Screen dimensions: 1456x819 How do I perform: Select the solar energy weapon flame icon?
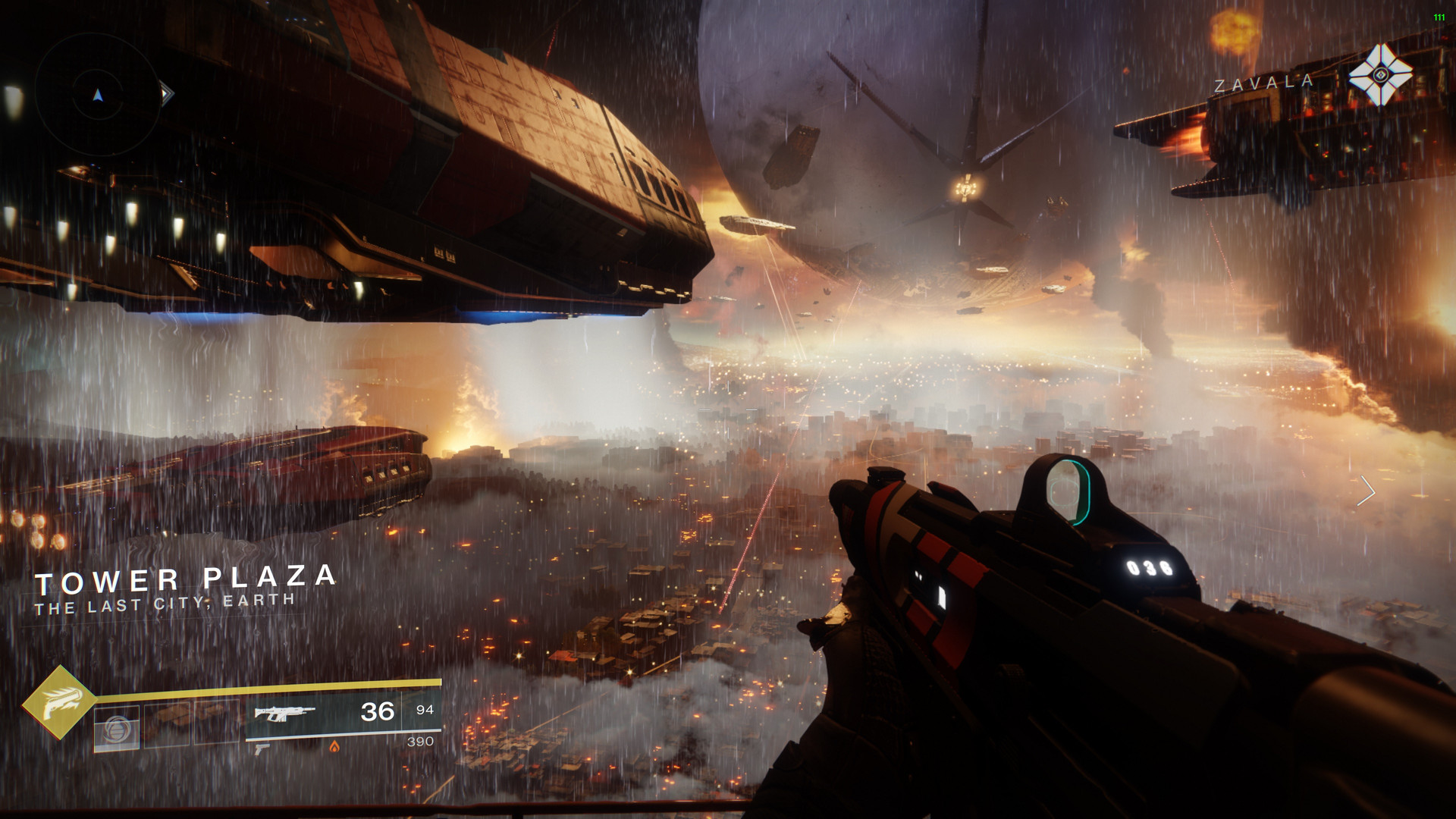tap(334, 747)
